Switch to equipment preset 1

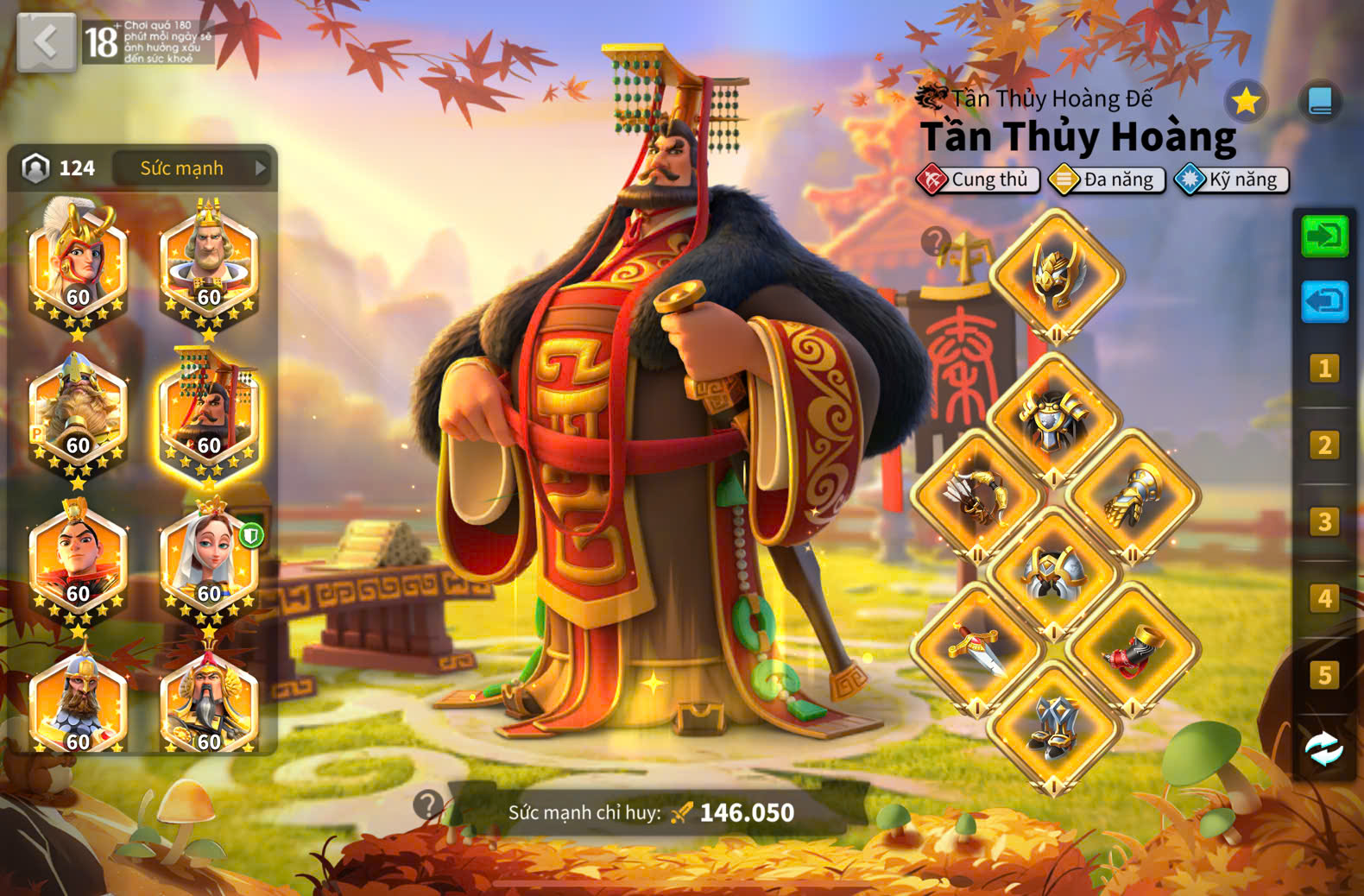pos(1324,369)
